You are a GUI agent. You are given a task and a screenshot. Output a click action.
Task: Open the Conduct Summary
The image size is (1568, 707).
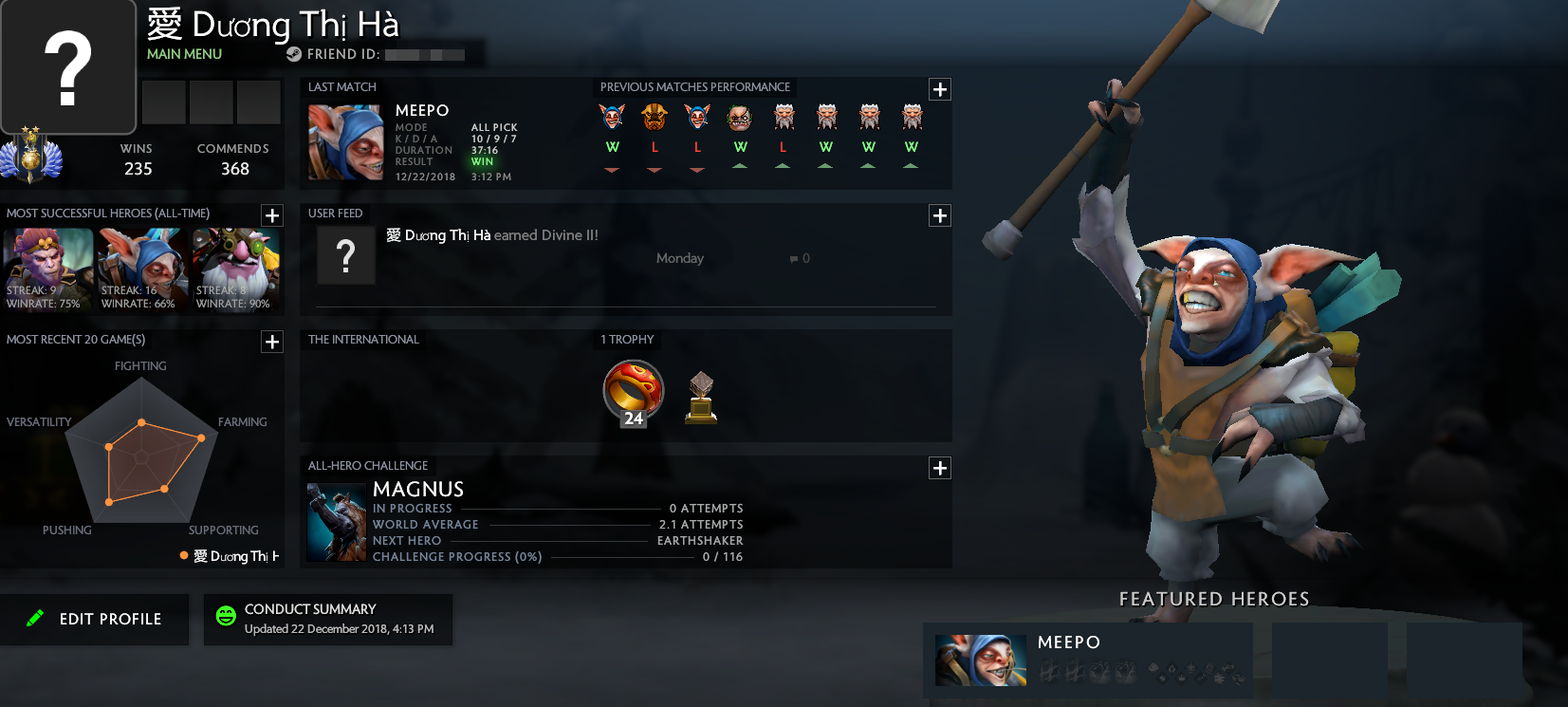pos(327,619)
